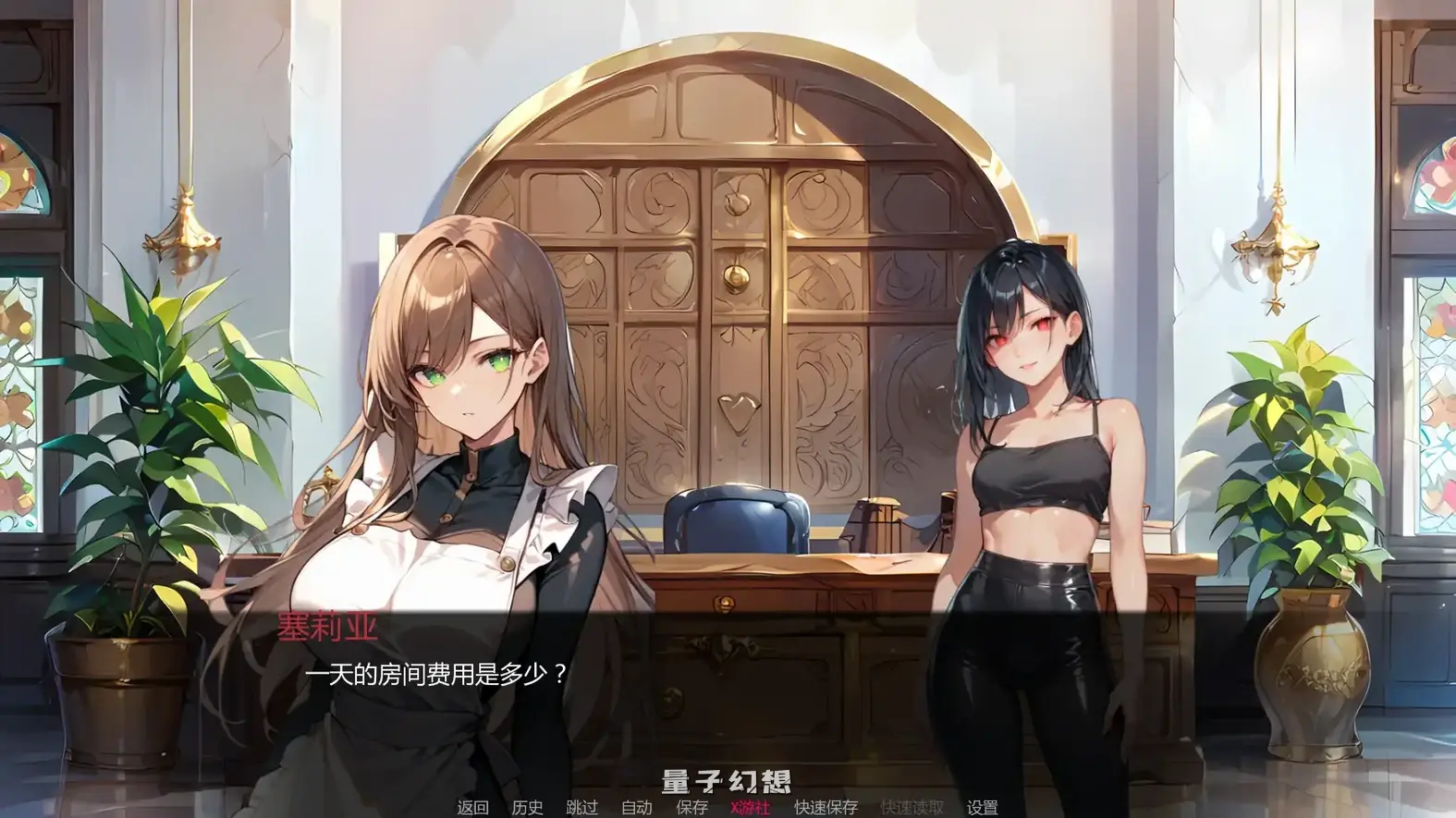This screenshot has width=1456, height=818.
Task: Click the 量子幻想 game title
Action: point(727,779)
